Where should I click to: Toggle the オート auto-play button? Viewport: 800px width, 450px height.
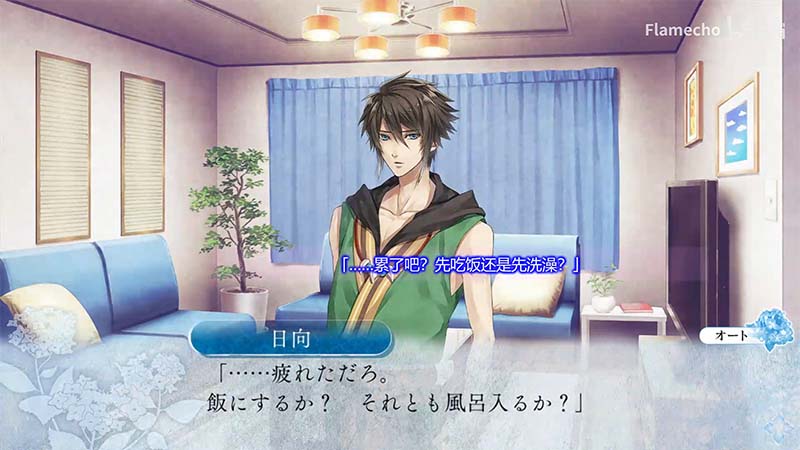(x=727, y=337)
